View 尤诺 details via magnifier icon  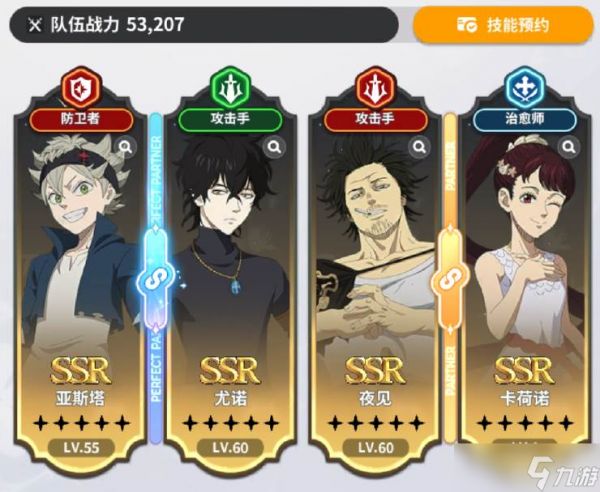[274, 147]
